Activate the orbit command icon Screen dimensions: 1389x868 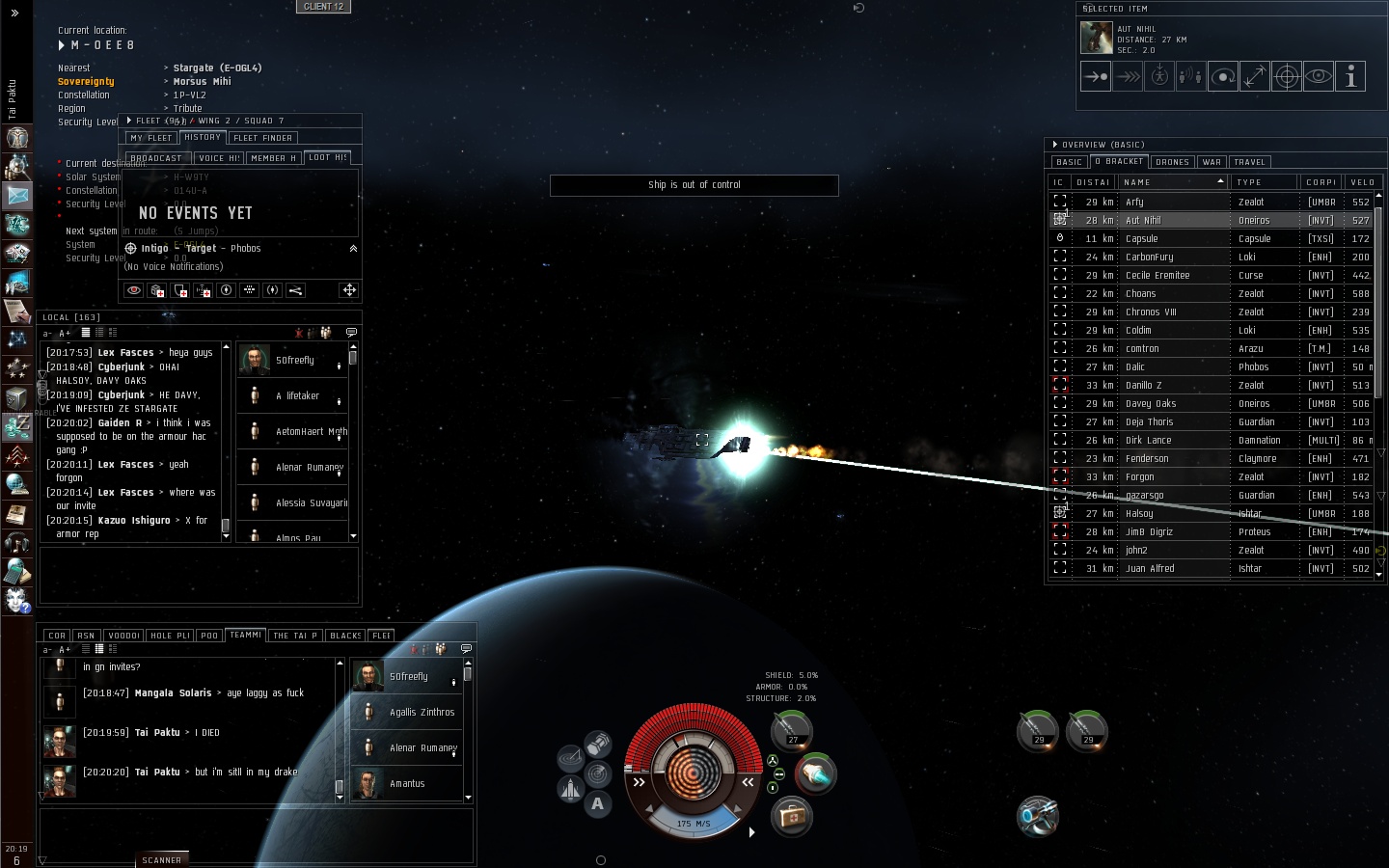(1223, 77)
